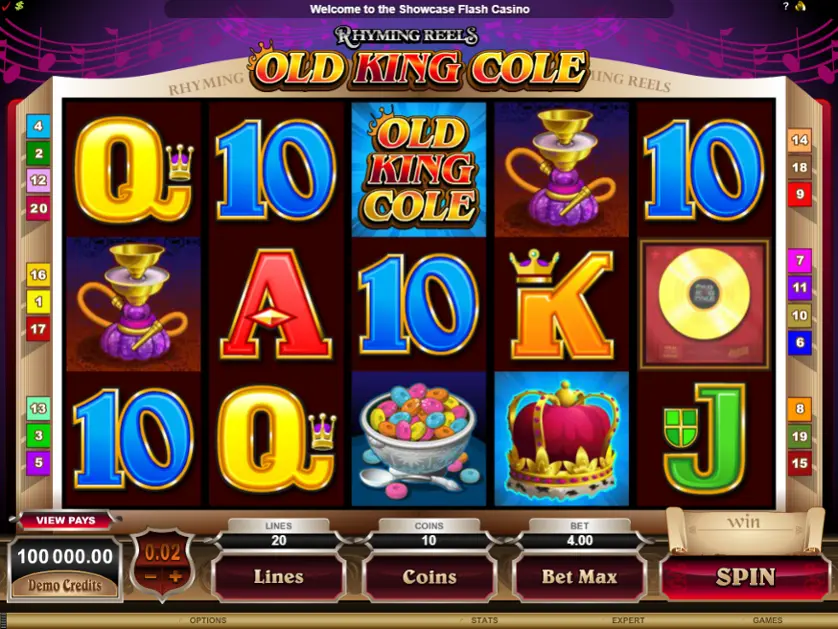Open the Games menu

tap(768, 621)
